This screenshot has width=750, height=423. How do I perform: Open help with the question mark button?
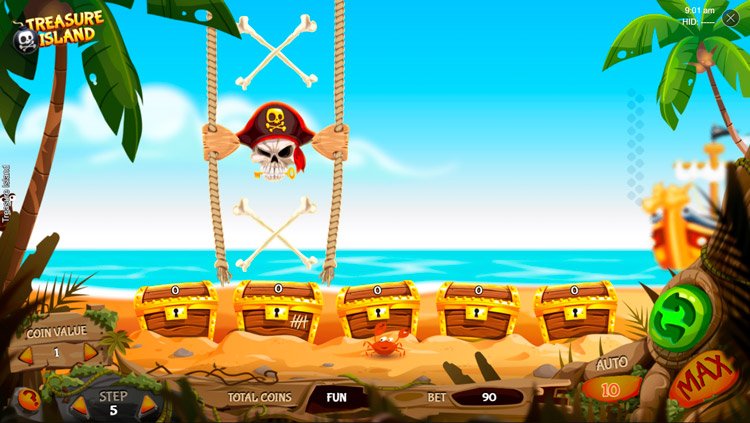tap(30, 400)
